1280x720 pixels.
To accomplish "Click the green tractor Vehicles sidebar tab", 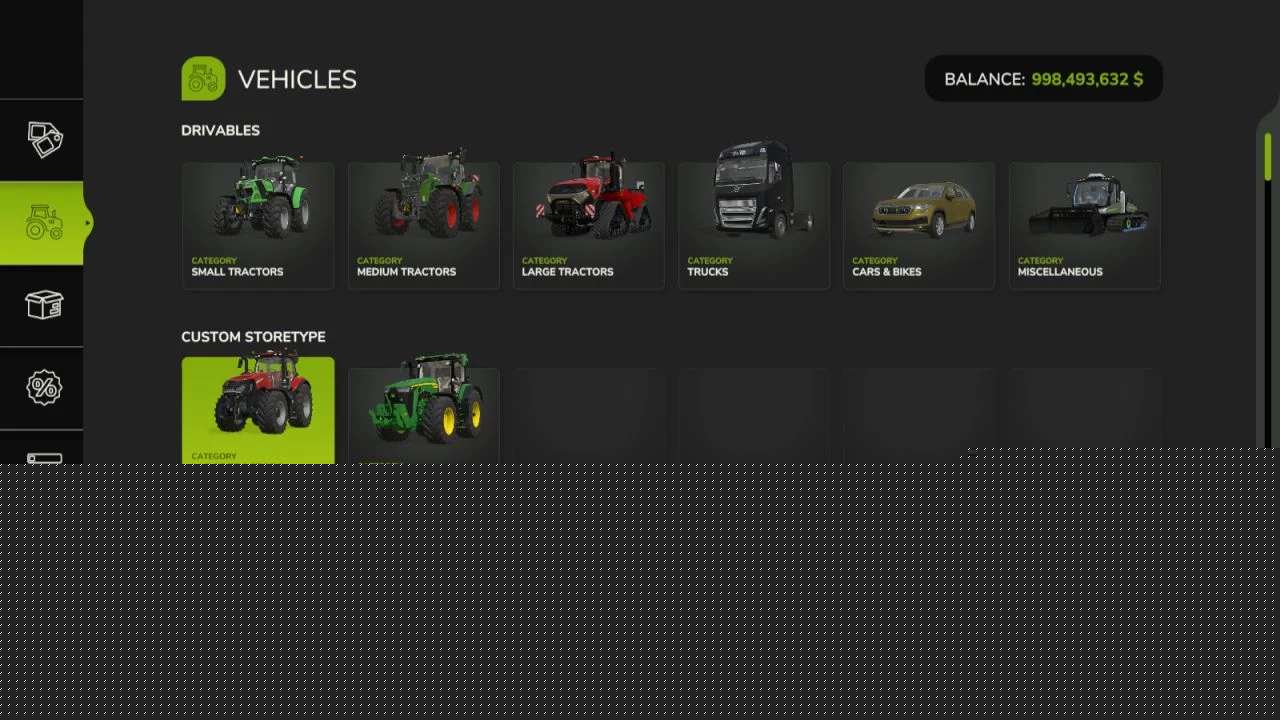I will pos(43,223).
